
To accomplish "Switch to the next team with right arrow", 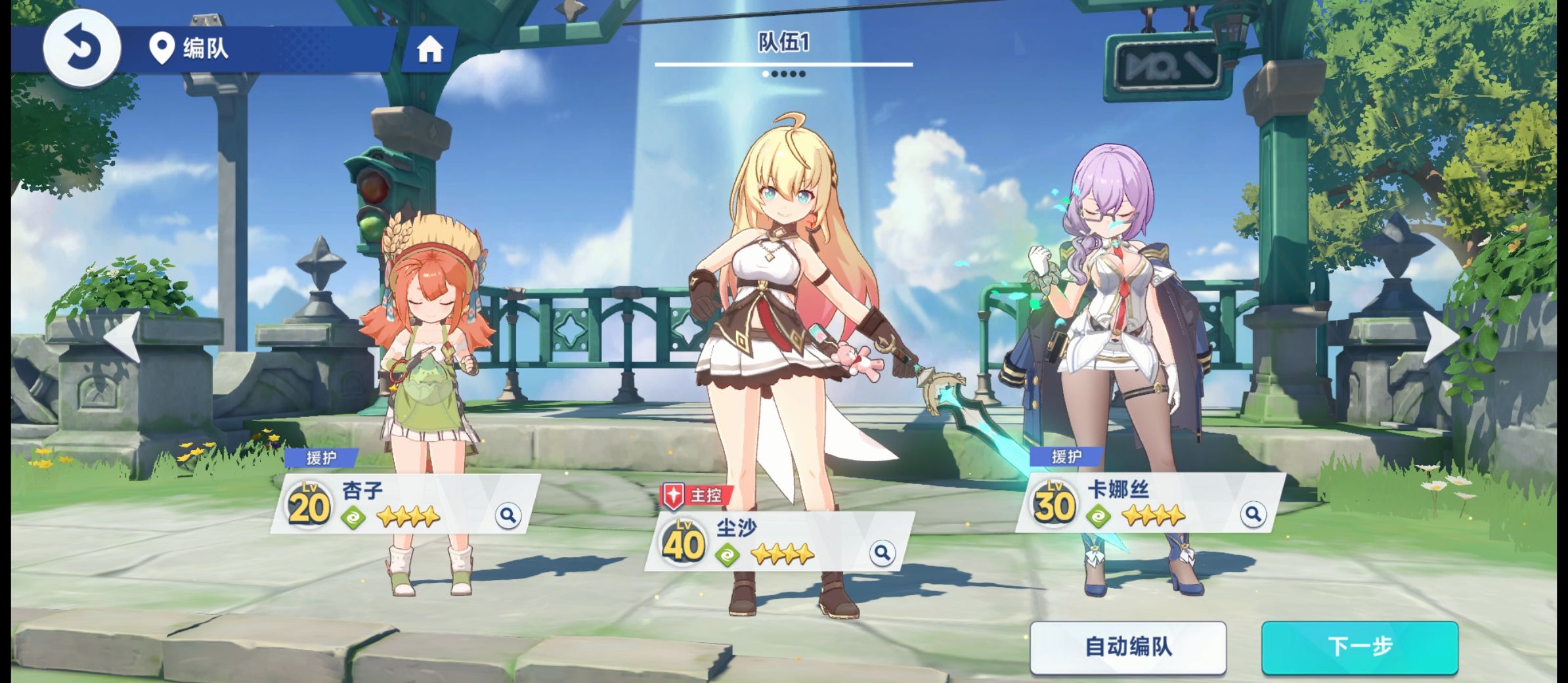I will (1441, 336).
